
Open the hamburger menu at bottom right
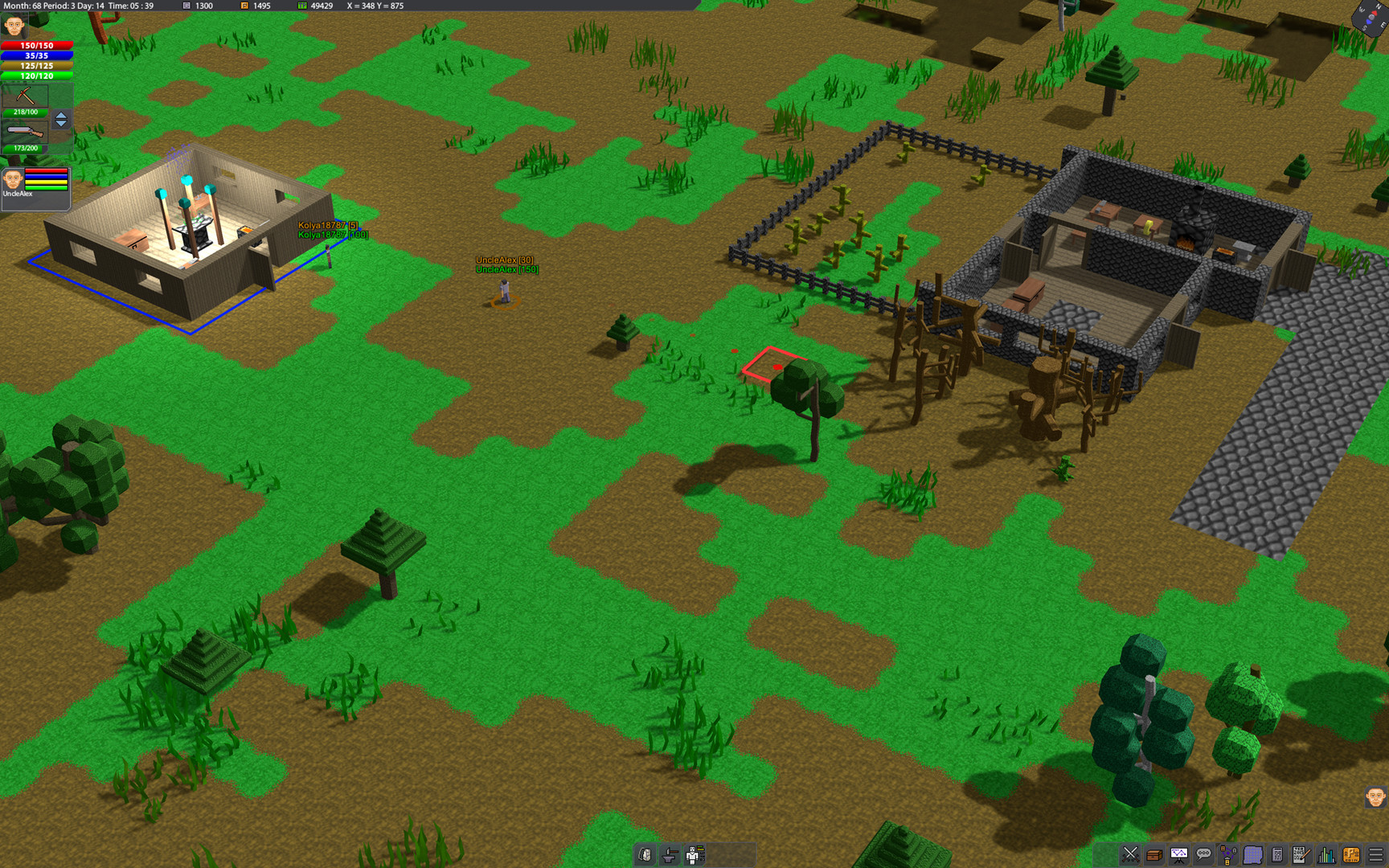click(x=1377, y=854)
